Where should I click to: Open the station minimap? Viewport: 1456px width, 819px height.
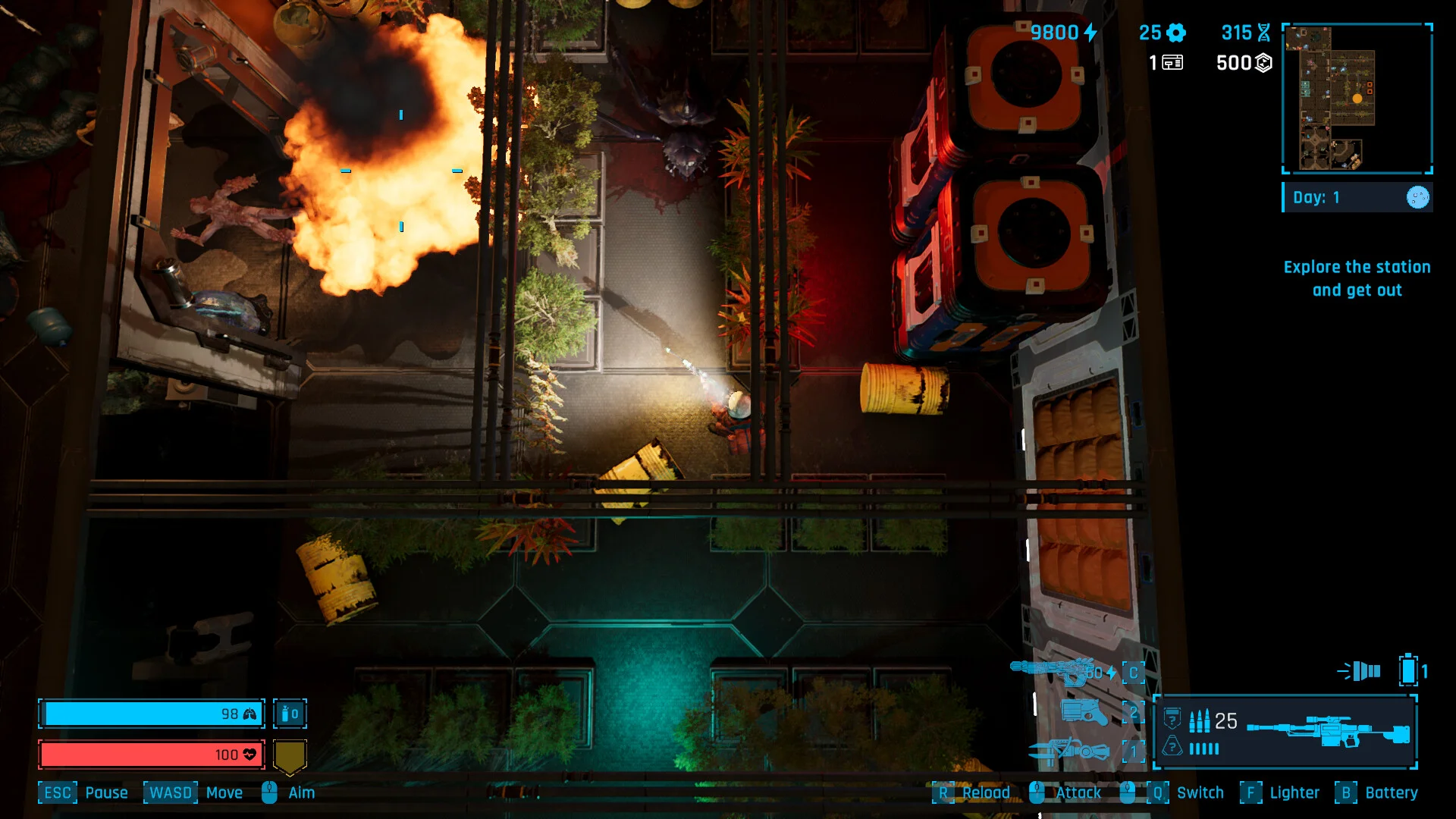point(1357,98)
